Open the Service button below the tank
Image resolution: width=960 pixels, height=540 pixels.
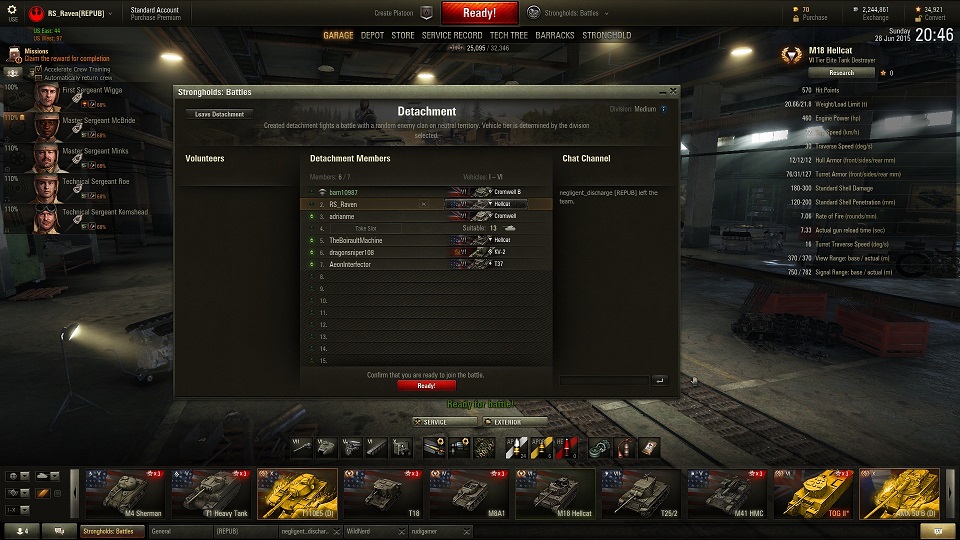tap(444, 422)
